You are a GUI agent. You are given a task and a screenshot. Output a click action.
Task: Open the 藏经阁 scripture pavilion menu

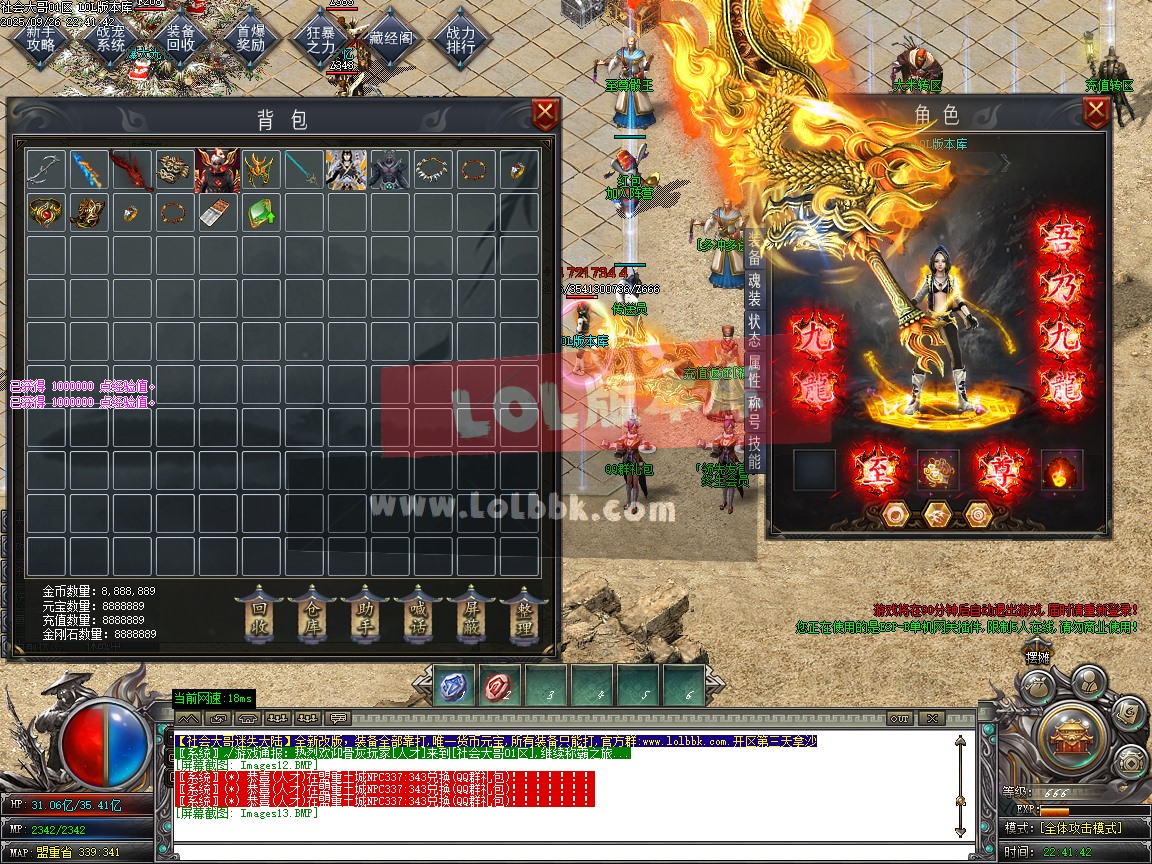click(390, 38)
